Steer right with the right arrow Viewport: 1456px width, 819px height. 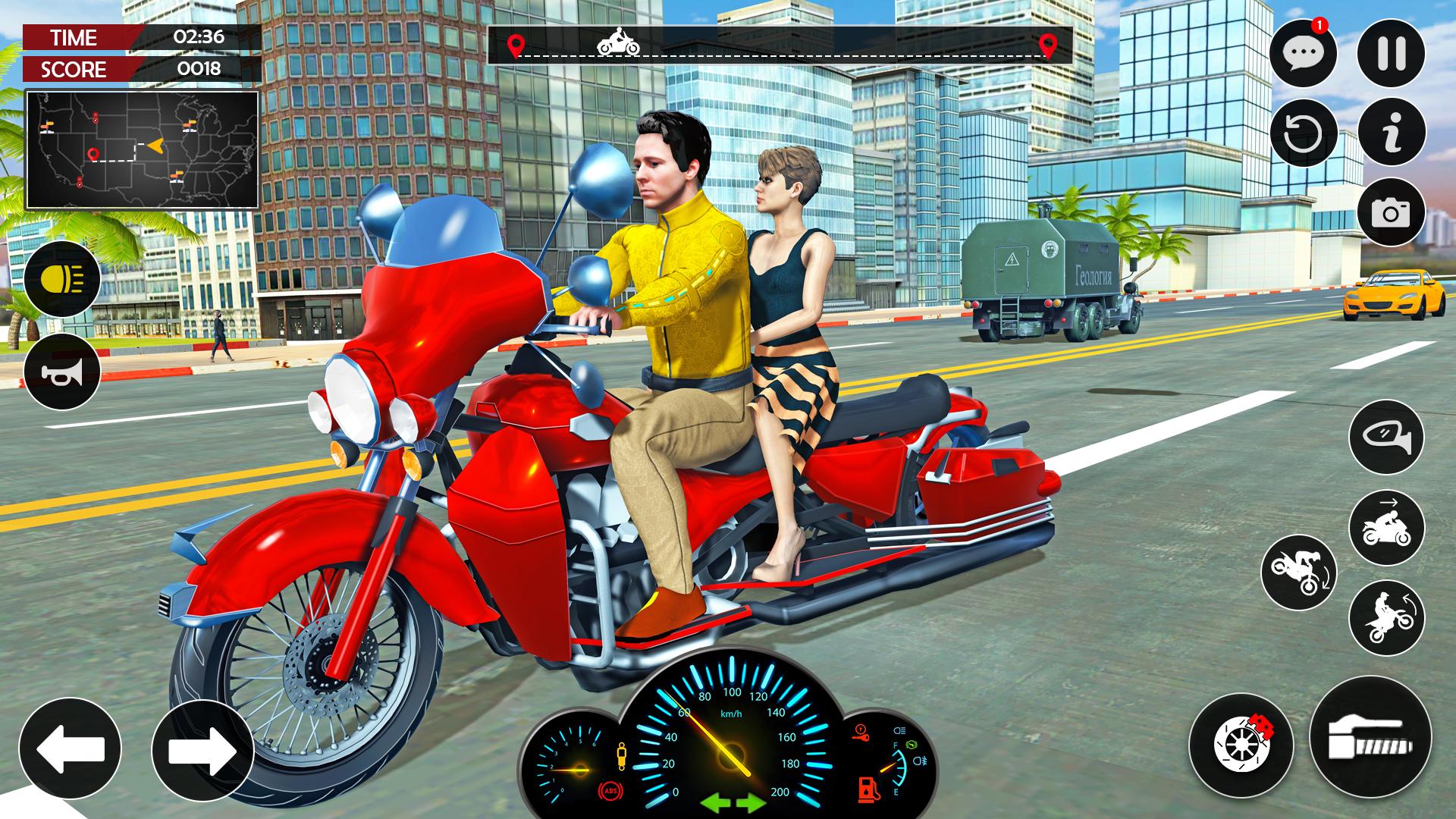point(202,748)
